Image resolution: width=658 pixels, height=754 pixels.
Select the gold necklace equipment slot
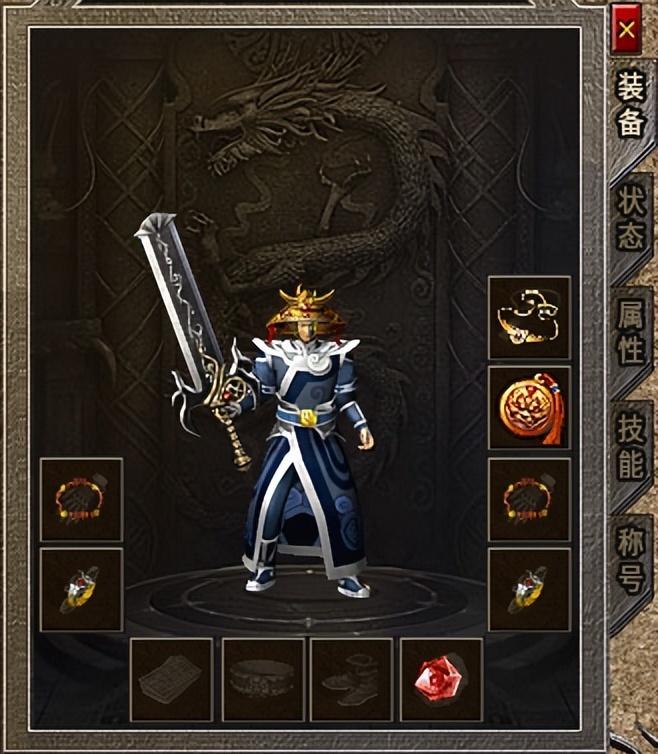[529, 317]
